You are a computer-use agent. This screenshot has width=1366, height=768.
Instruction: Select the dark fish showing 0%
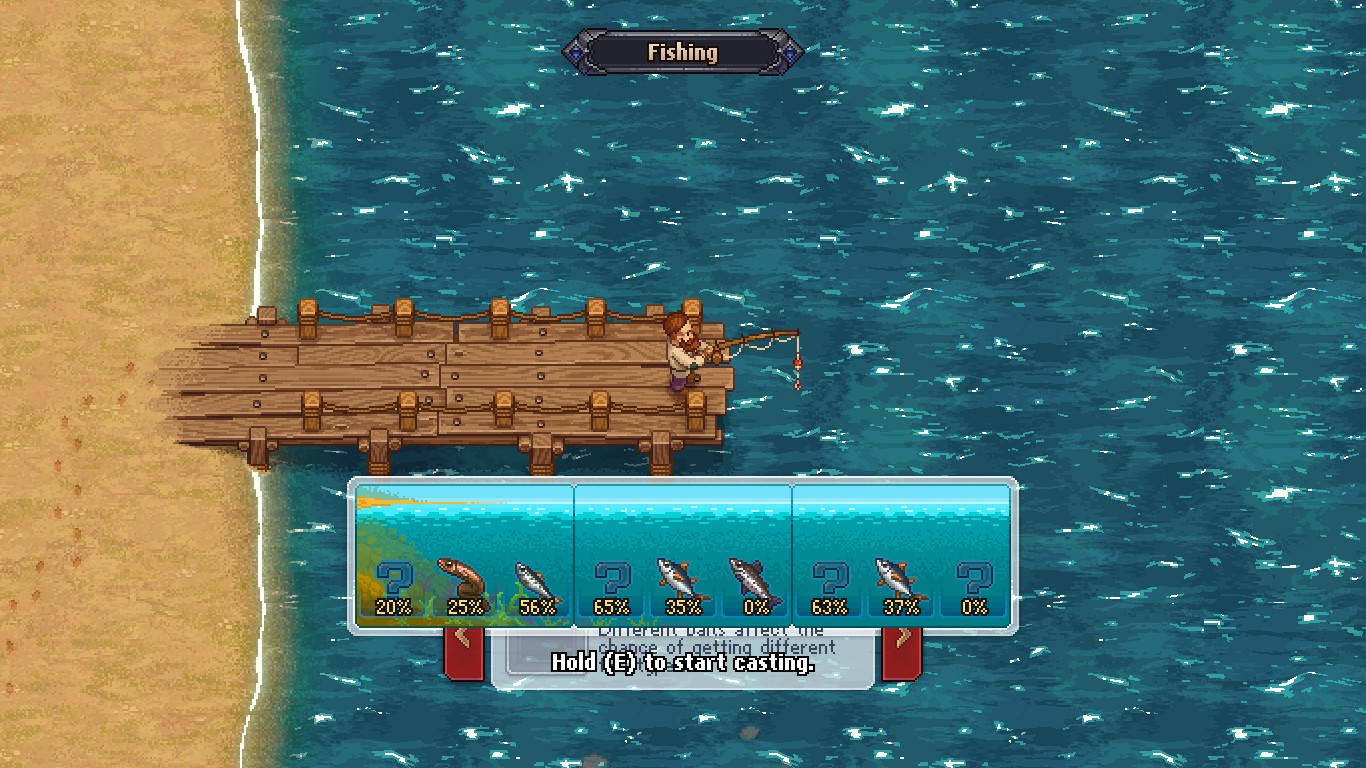click(x=755, y=578)
